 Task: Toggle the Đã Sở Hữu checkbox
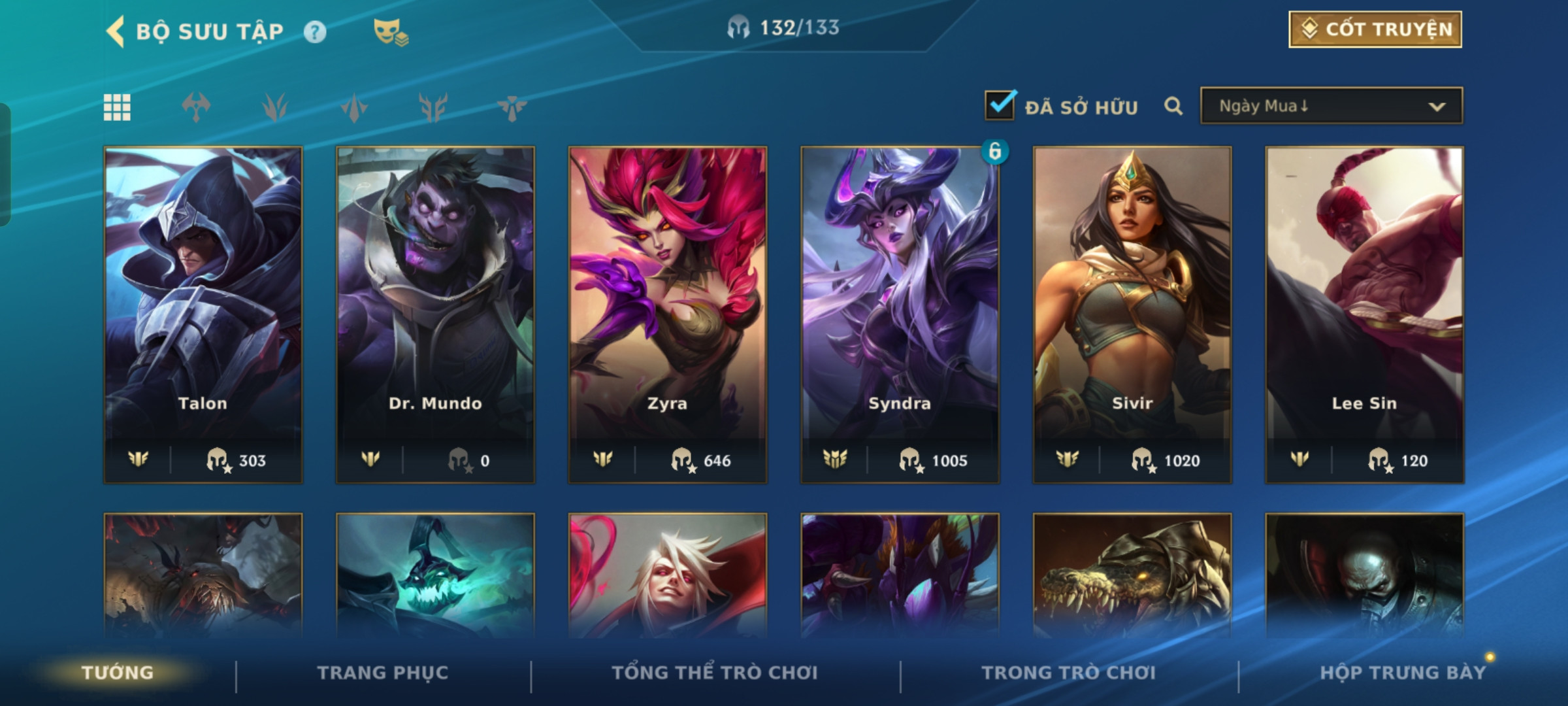pos(1000,106)
